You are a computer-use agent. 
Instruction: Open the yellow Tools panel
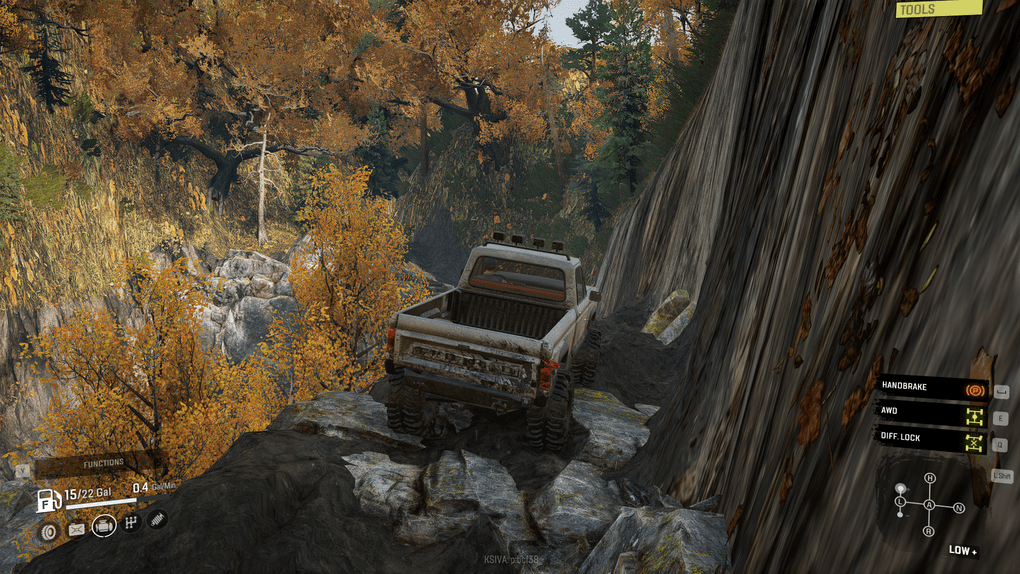tap(937, 9)
